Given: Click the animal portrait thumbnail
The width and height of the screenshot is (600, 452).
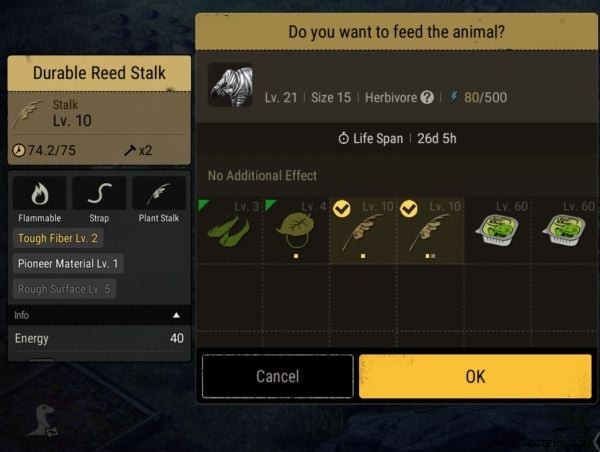Looking at the screenshot, I should [x=230, y=86].
